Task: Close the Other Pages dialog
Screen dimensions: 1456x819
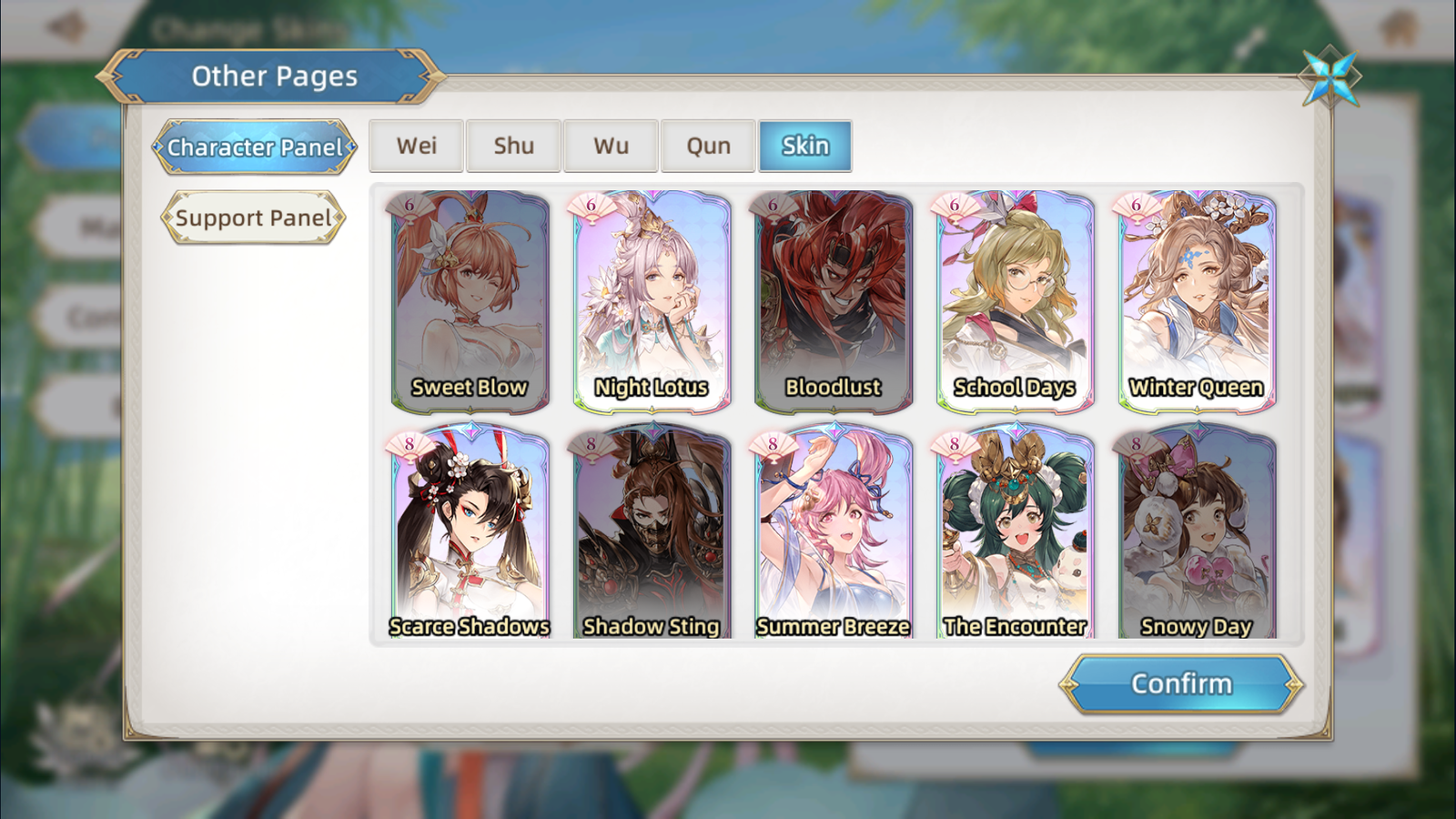Action: click(x=1330, y=77)
